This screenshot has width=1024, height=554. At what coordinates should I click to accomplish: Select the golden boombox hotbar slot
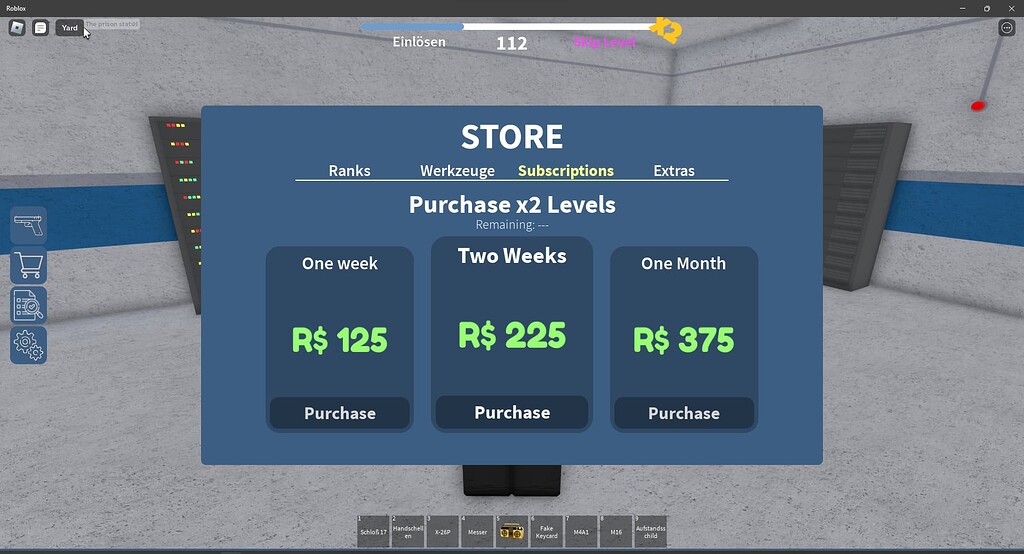[x=512, y=532]
